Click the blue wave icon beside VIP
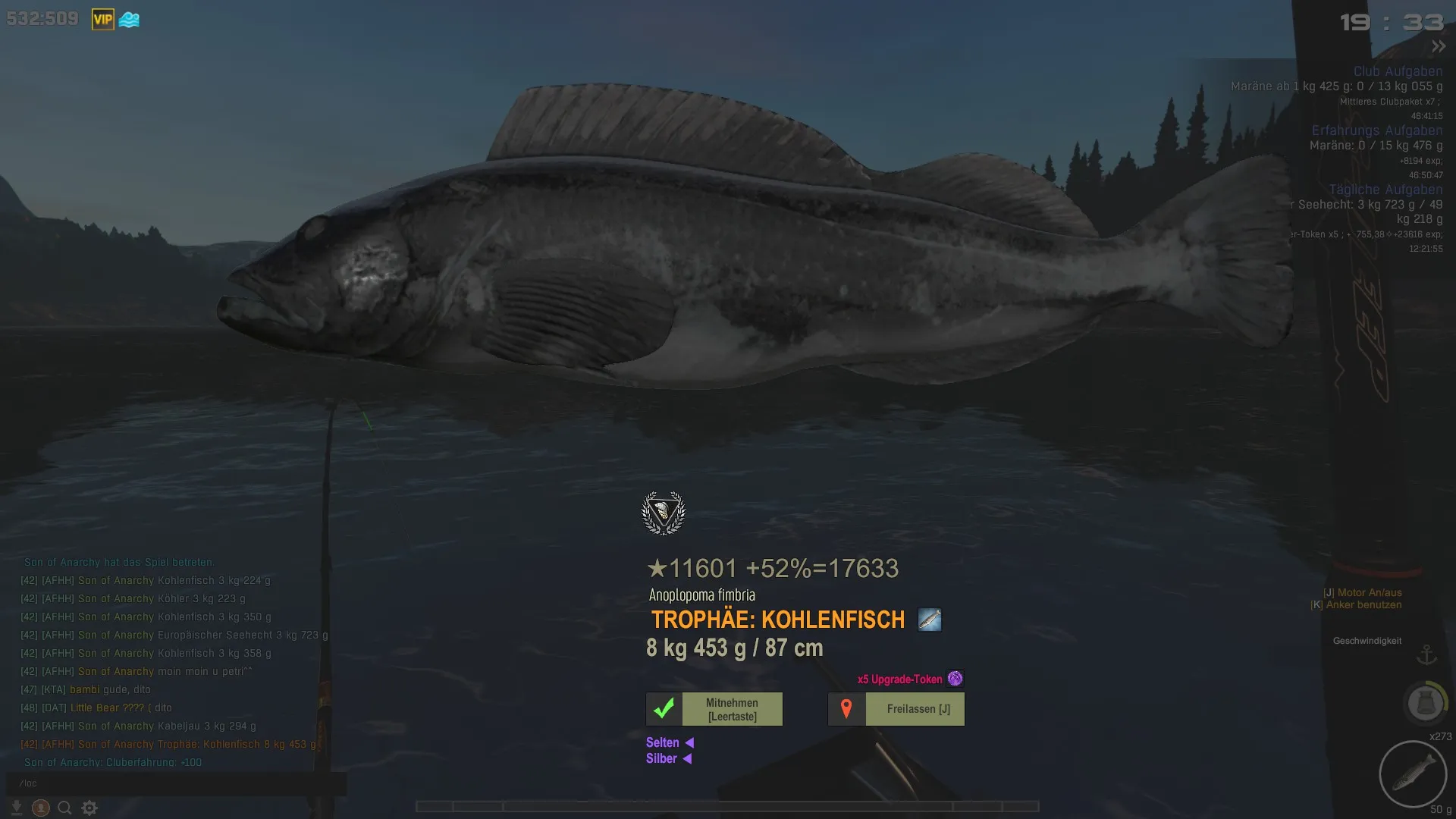This screenshot has width=1456, height=819. 130,20
